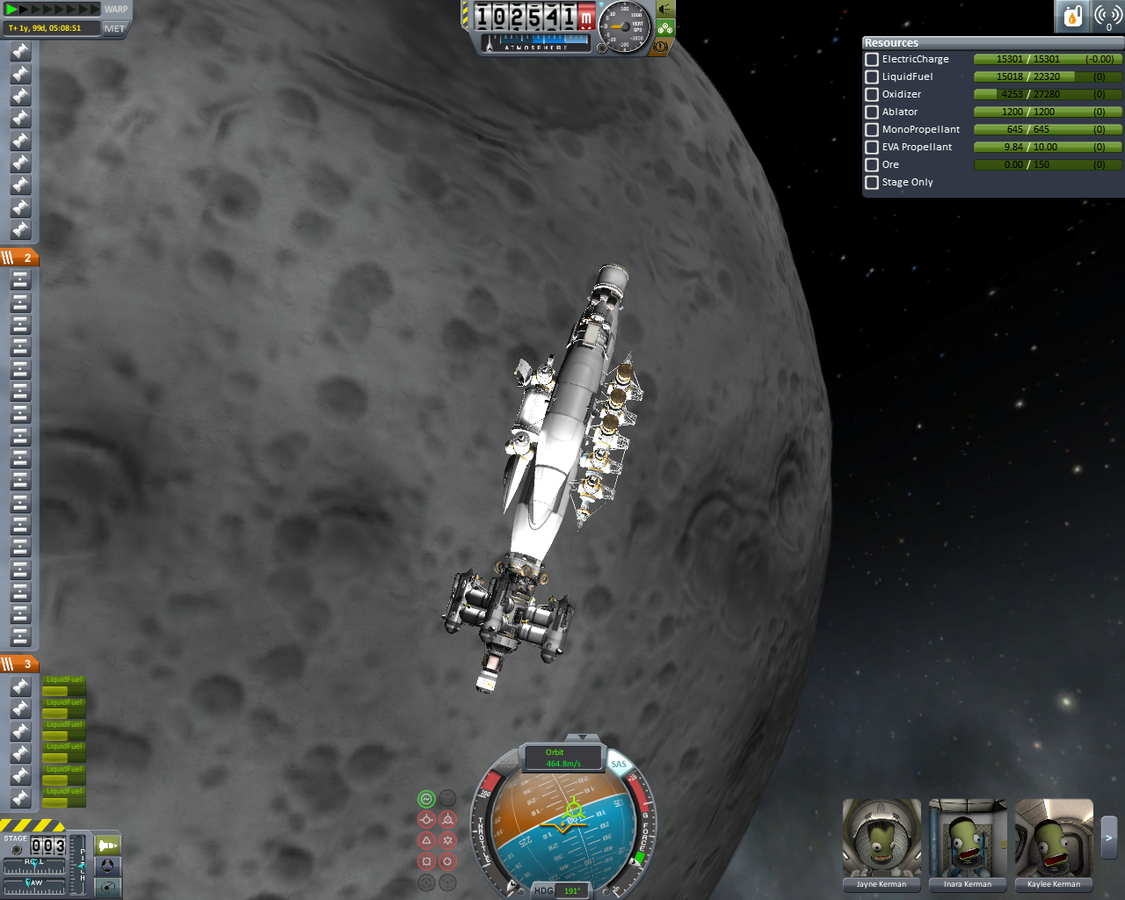Select stability assist SAS mode
The width and height of the screenshot is (1125, 900).
427,798
